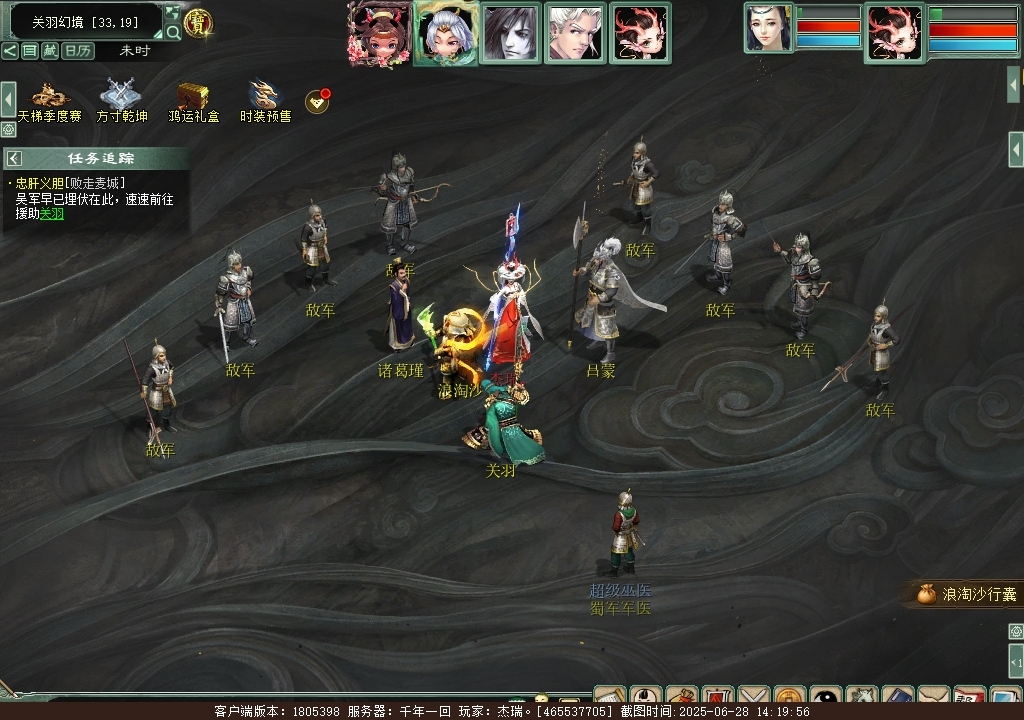Click the 藏 button under the map name
The image size is (1024, 720).
tap(50, 51)
